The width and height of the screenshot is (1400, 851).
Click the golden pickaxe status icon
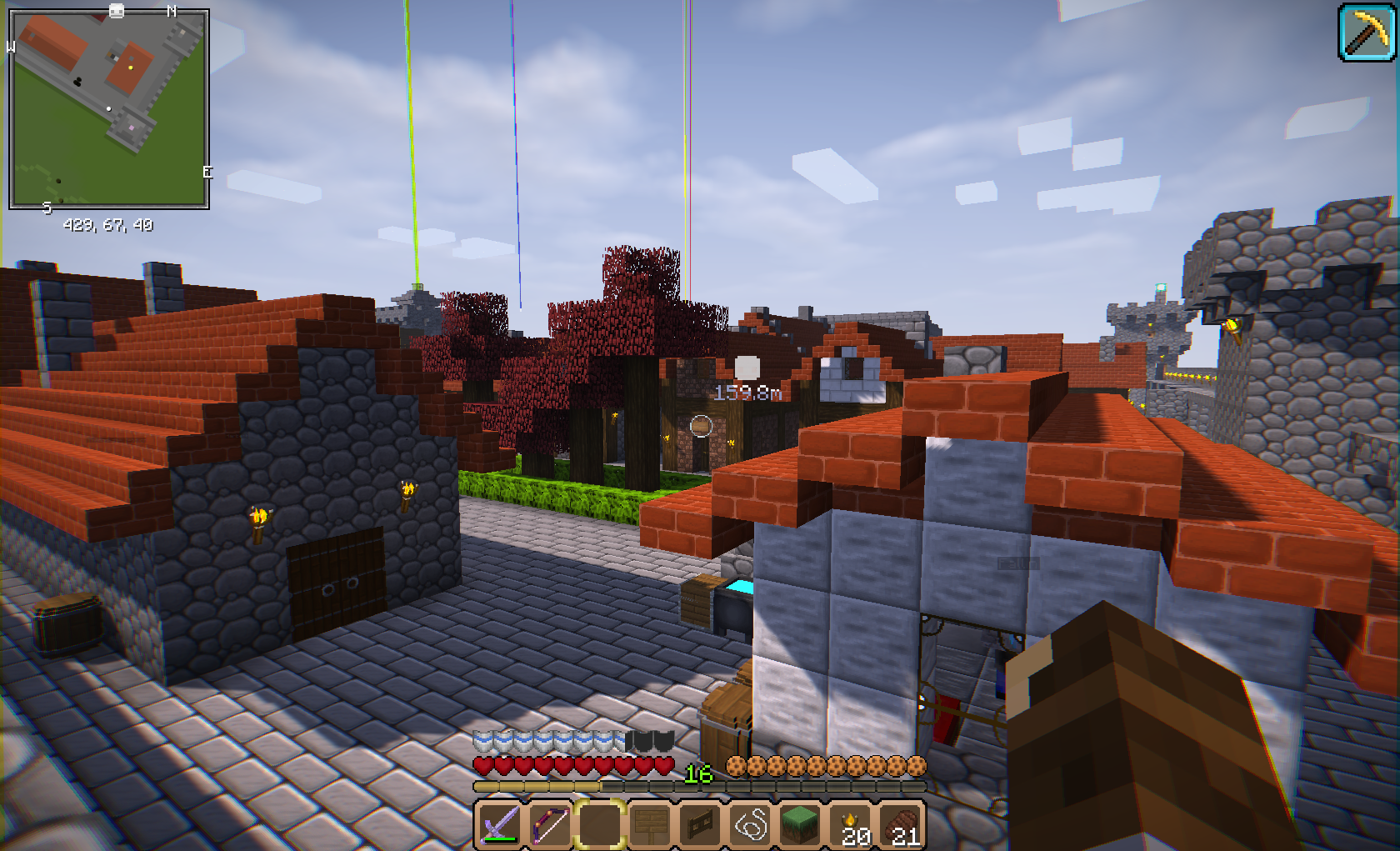1367,33
